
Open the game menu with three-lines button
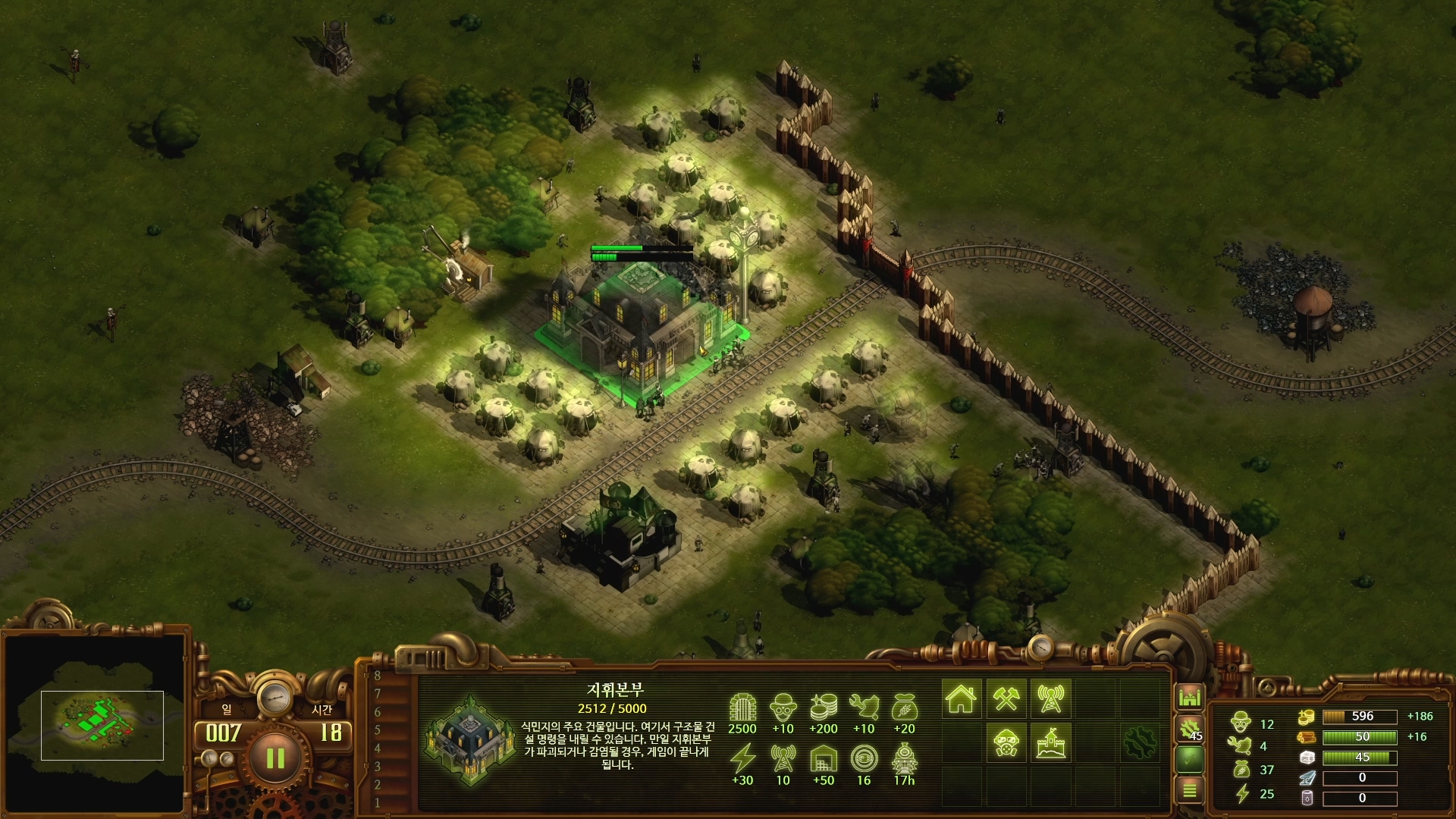coord(1190,790)
